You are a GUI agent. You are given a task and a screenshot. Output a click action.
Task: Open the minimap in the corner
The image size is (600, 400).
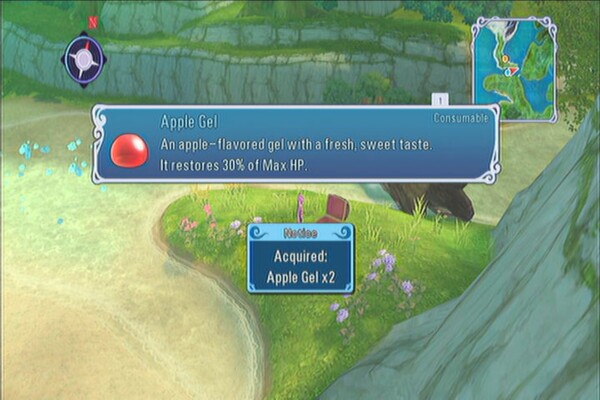pos(514,68)
